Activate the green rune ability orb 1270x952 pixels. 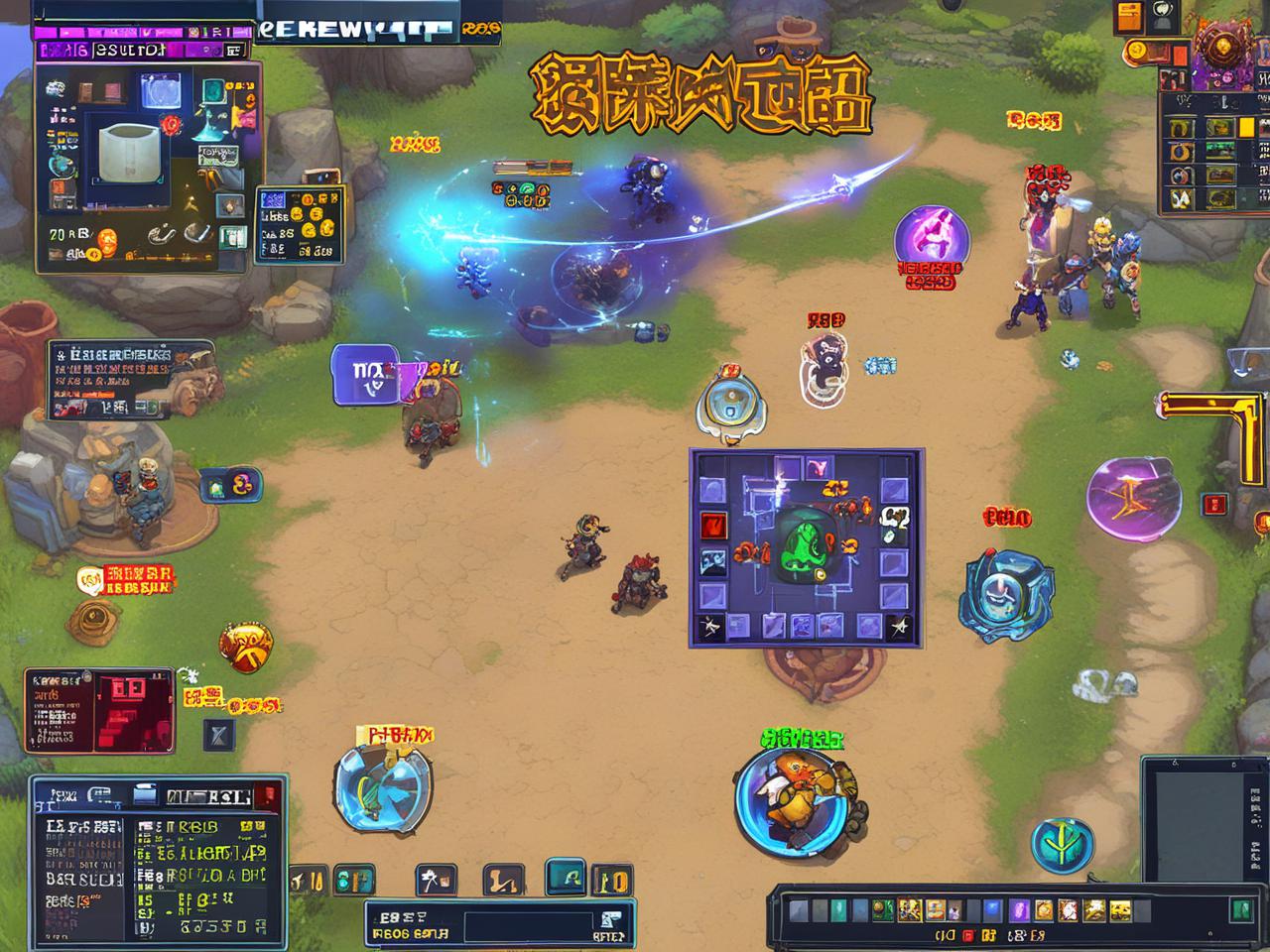point(1063,844)
